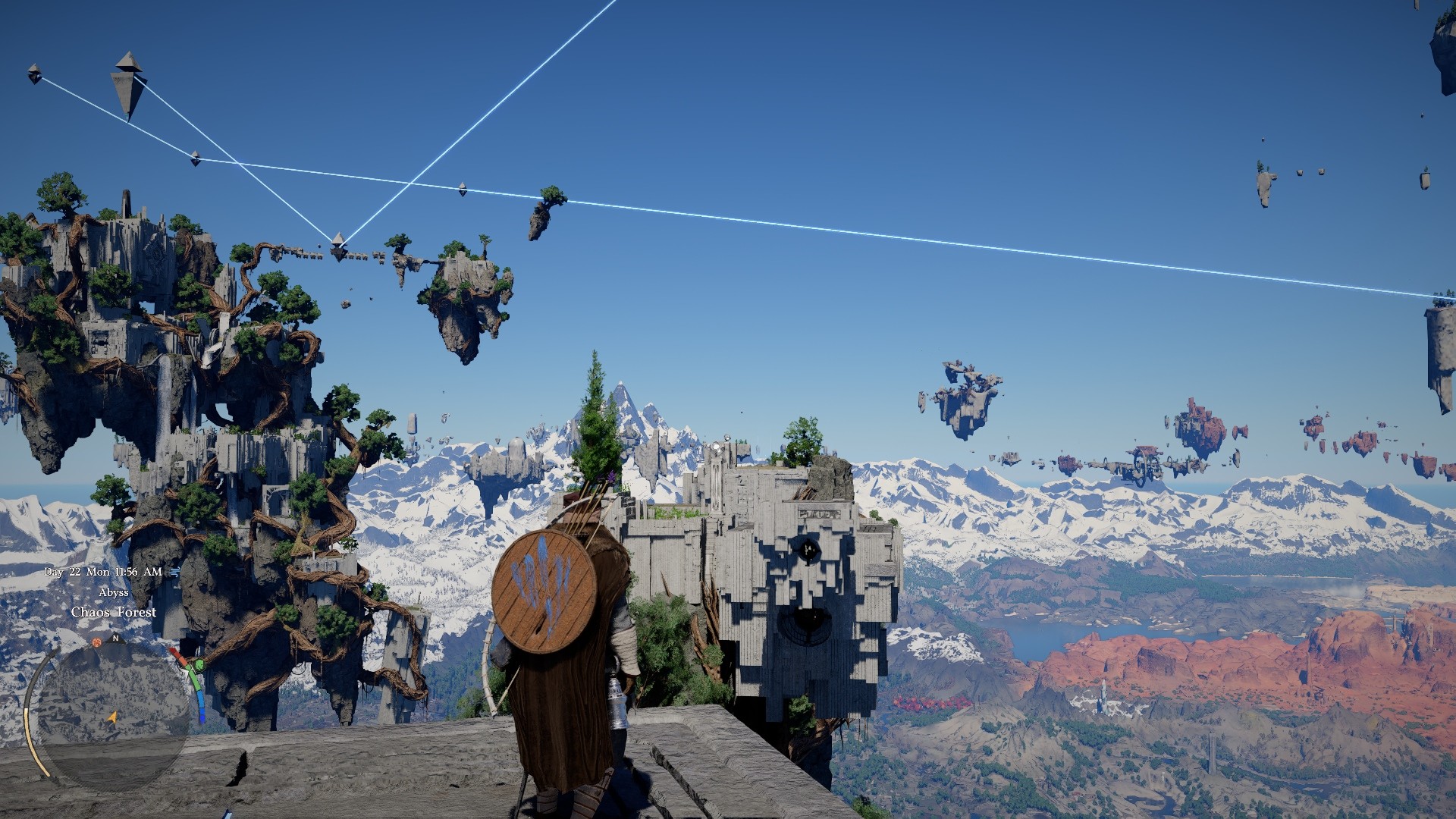Click the 'Abyss' zone label

[114, 591]
